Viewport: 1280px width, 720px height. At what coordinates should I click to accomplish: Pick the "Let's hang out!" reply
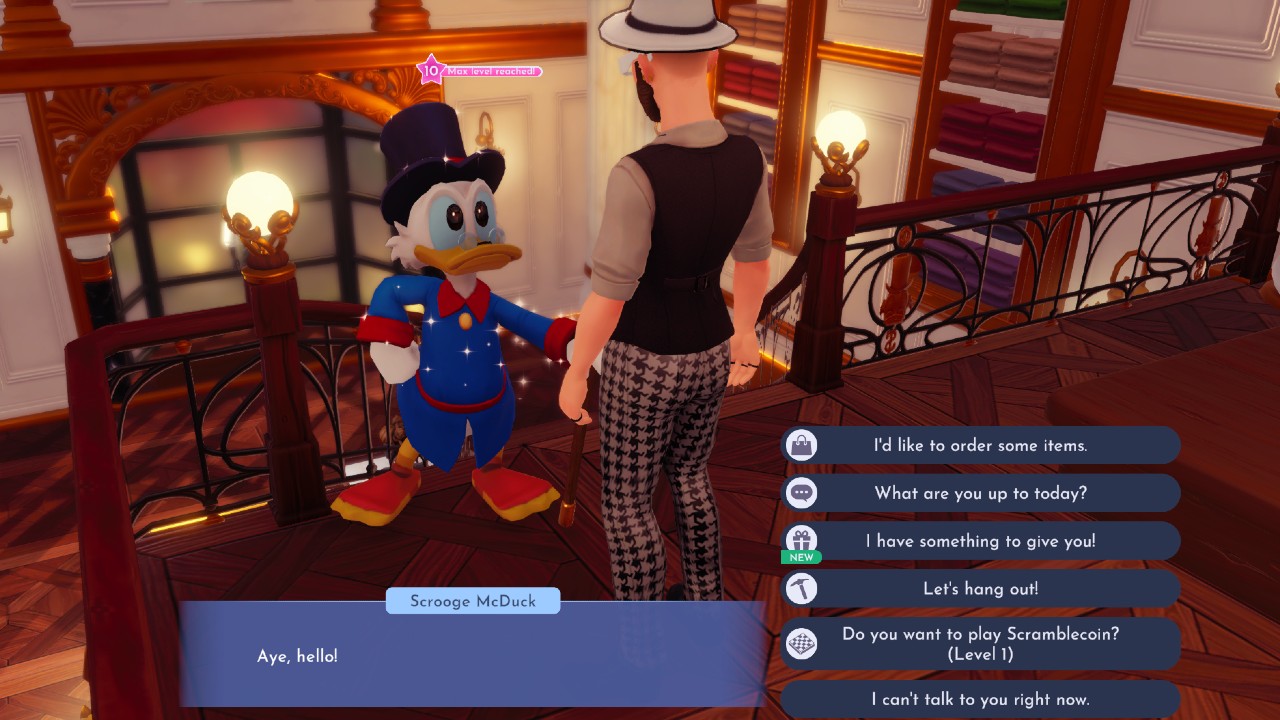(980, 589)
